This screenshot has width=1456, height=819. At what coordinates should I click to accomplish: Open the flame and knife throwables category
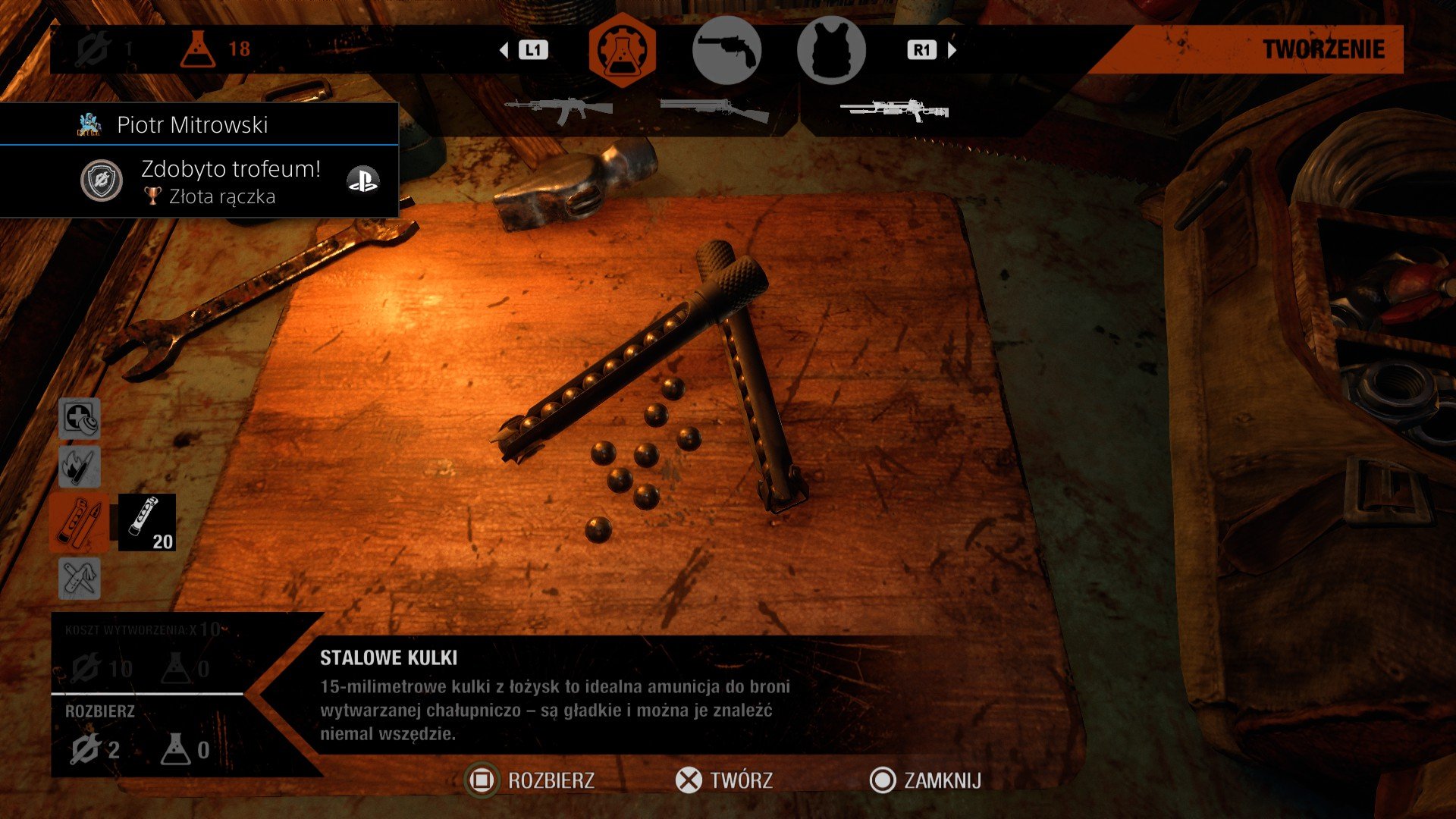point(80,466)
